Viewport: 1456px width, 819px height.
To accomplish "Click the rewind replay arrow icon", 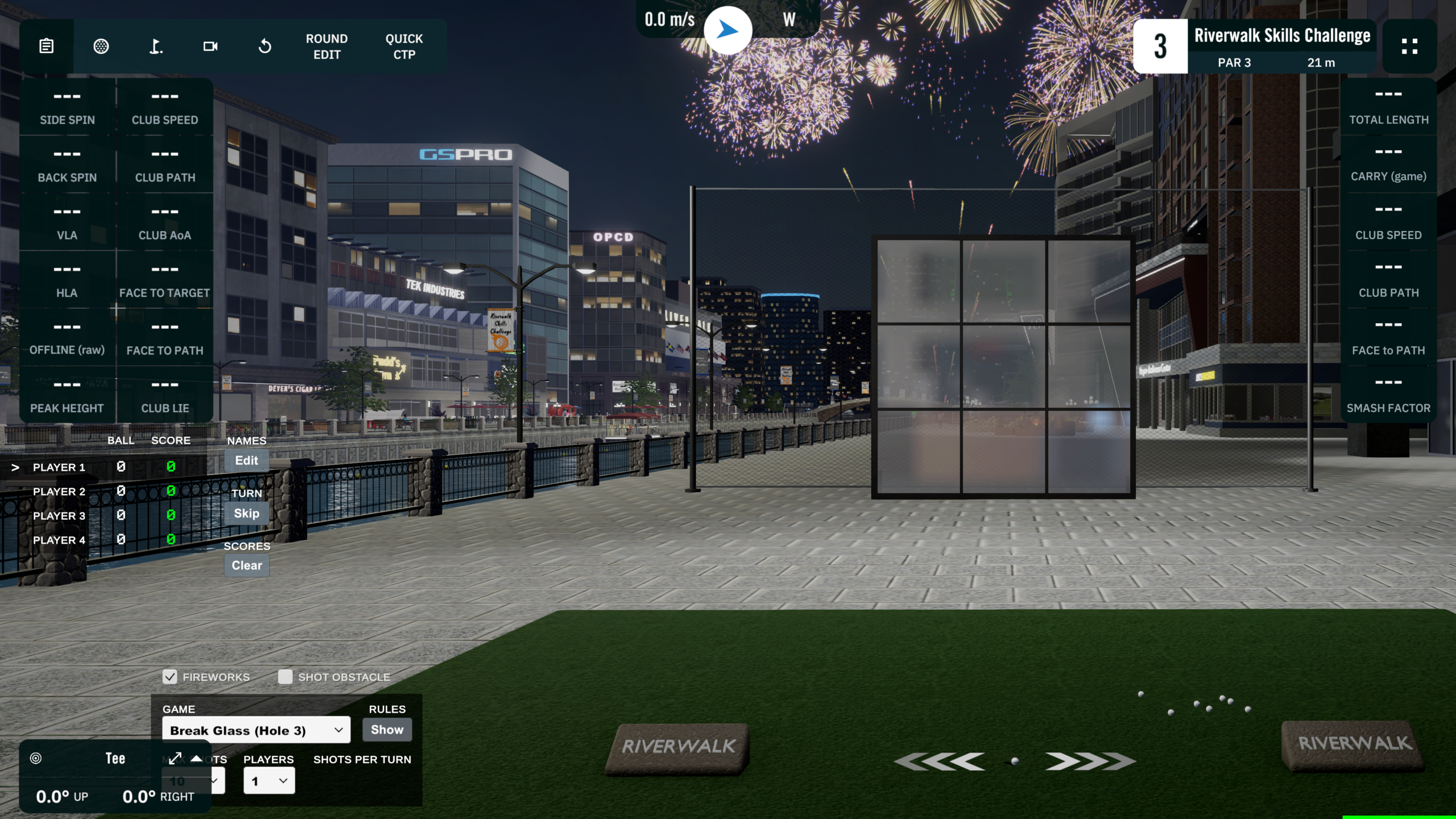I will click(x=265, y=46).
